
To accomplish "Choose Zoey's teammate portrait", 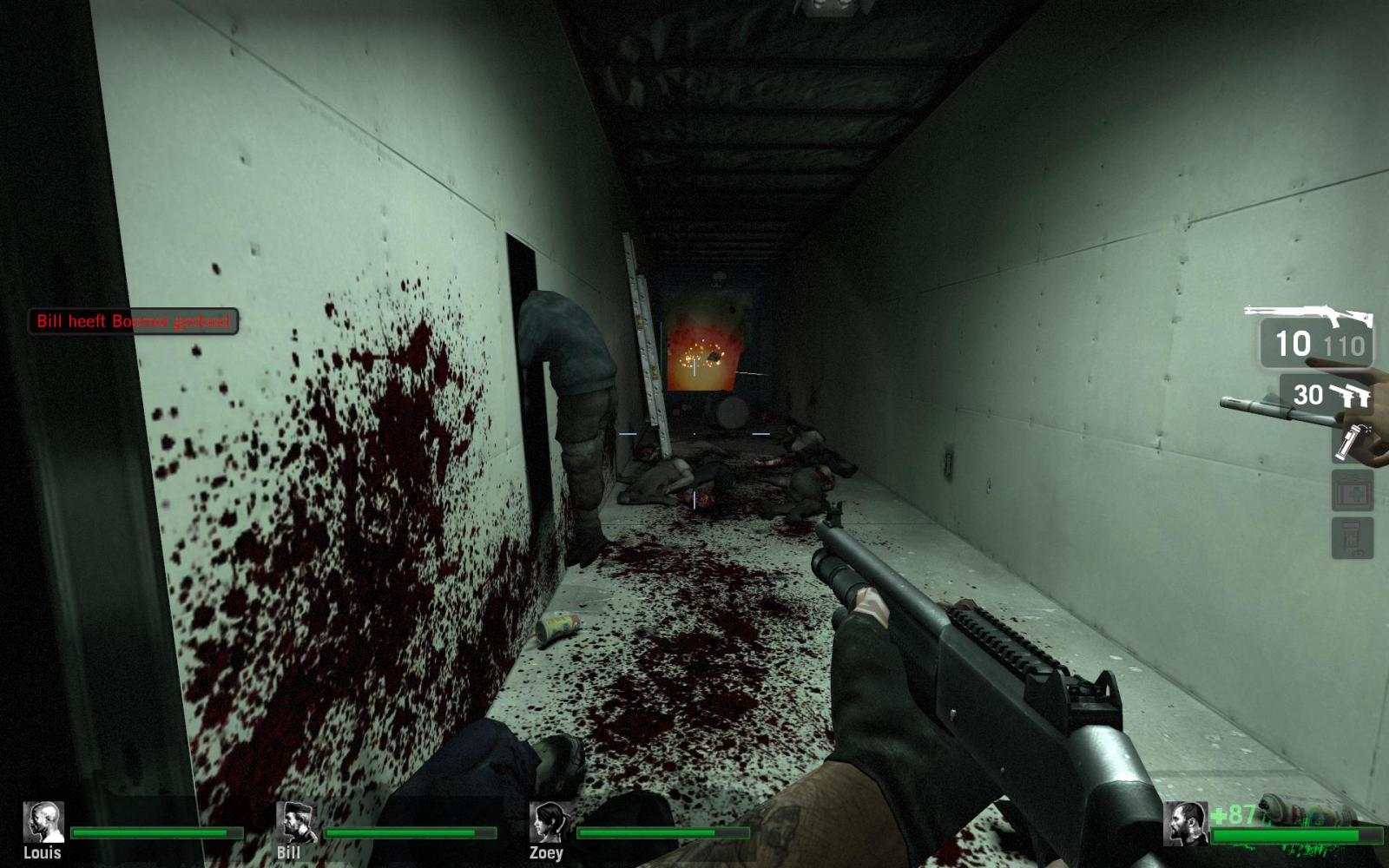I will pos(550,822).
